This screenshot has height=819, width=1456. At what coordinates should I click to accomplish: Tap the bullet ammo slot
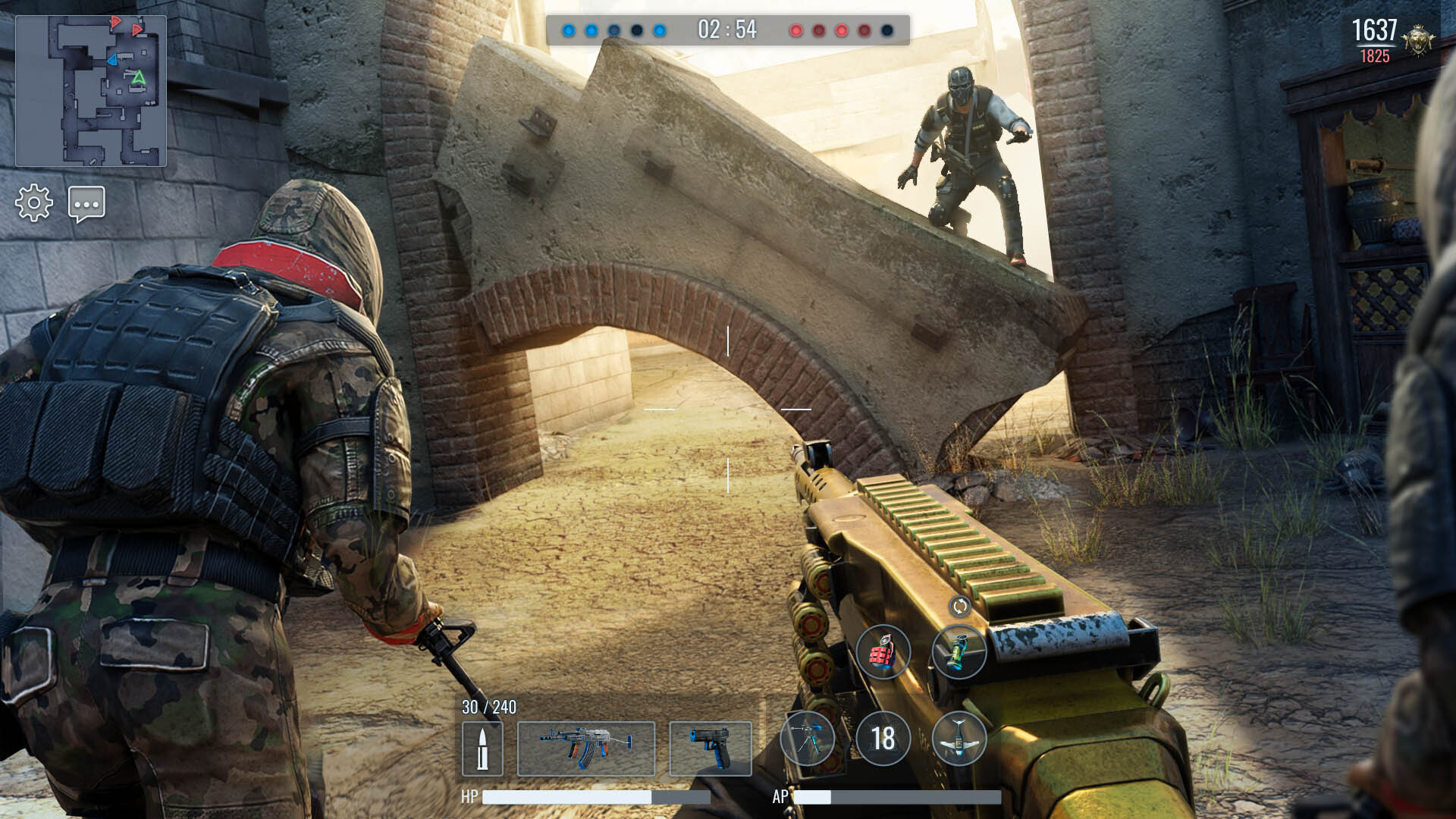pyautogui.click(x=482, y=748)
